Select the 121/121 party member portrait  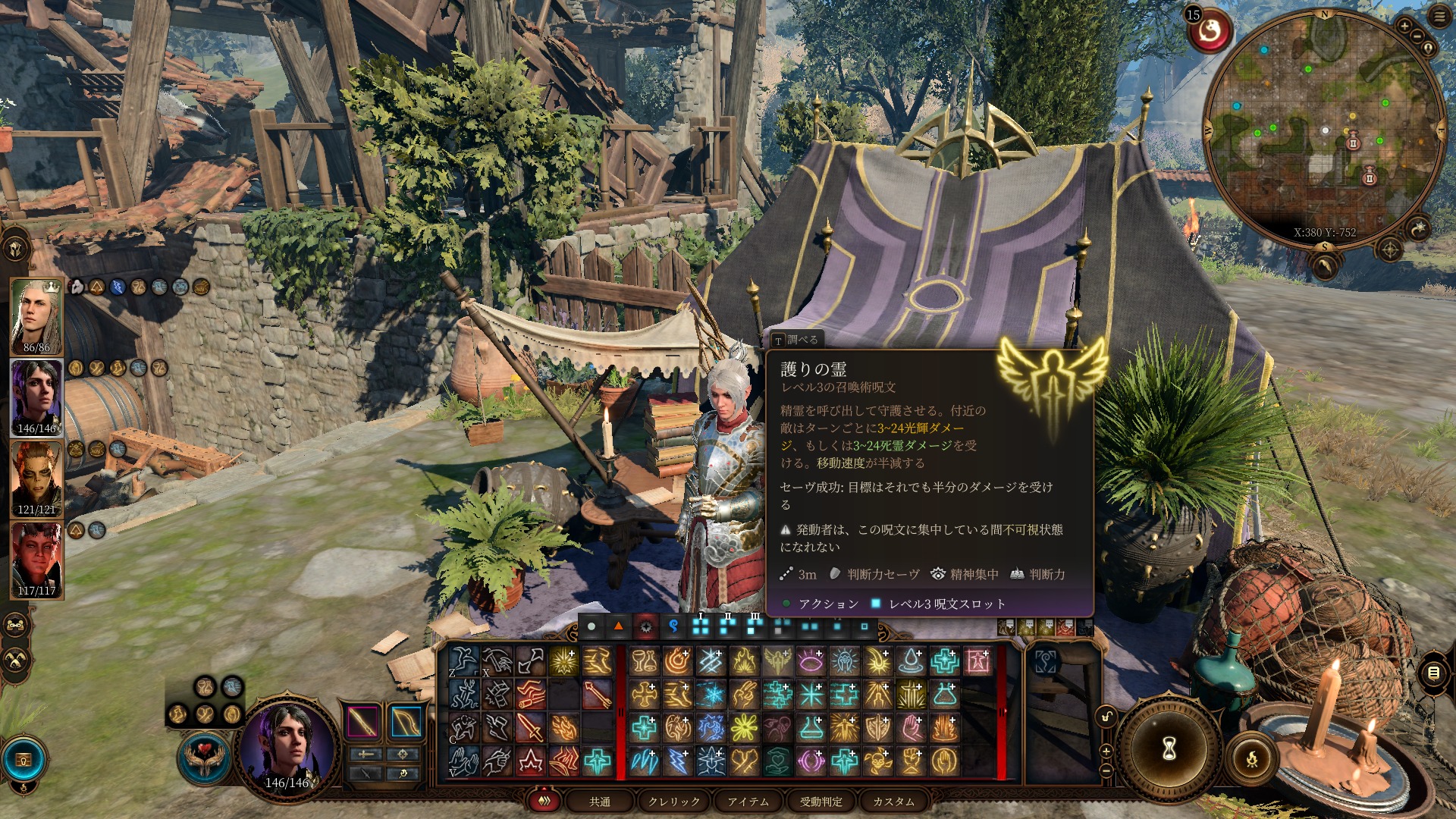pyautogui.click(x=36, y=479)
